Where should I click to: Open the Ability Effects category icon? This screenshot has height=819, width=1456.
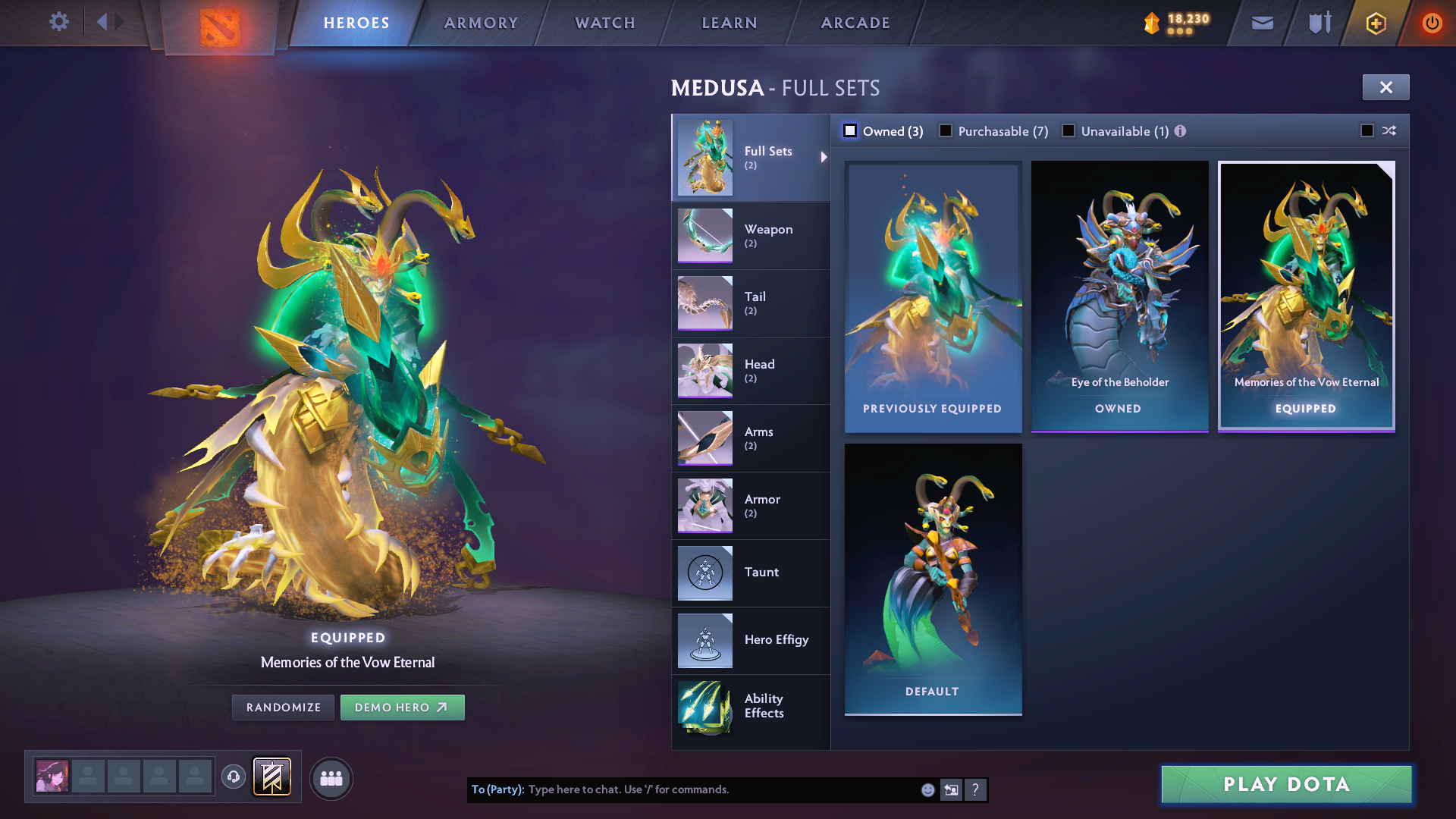pos(704,708)
